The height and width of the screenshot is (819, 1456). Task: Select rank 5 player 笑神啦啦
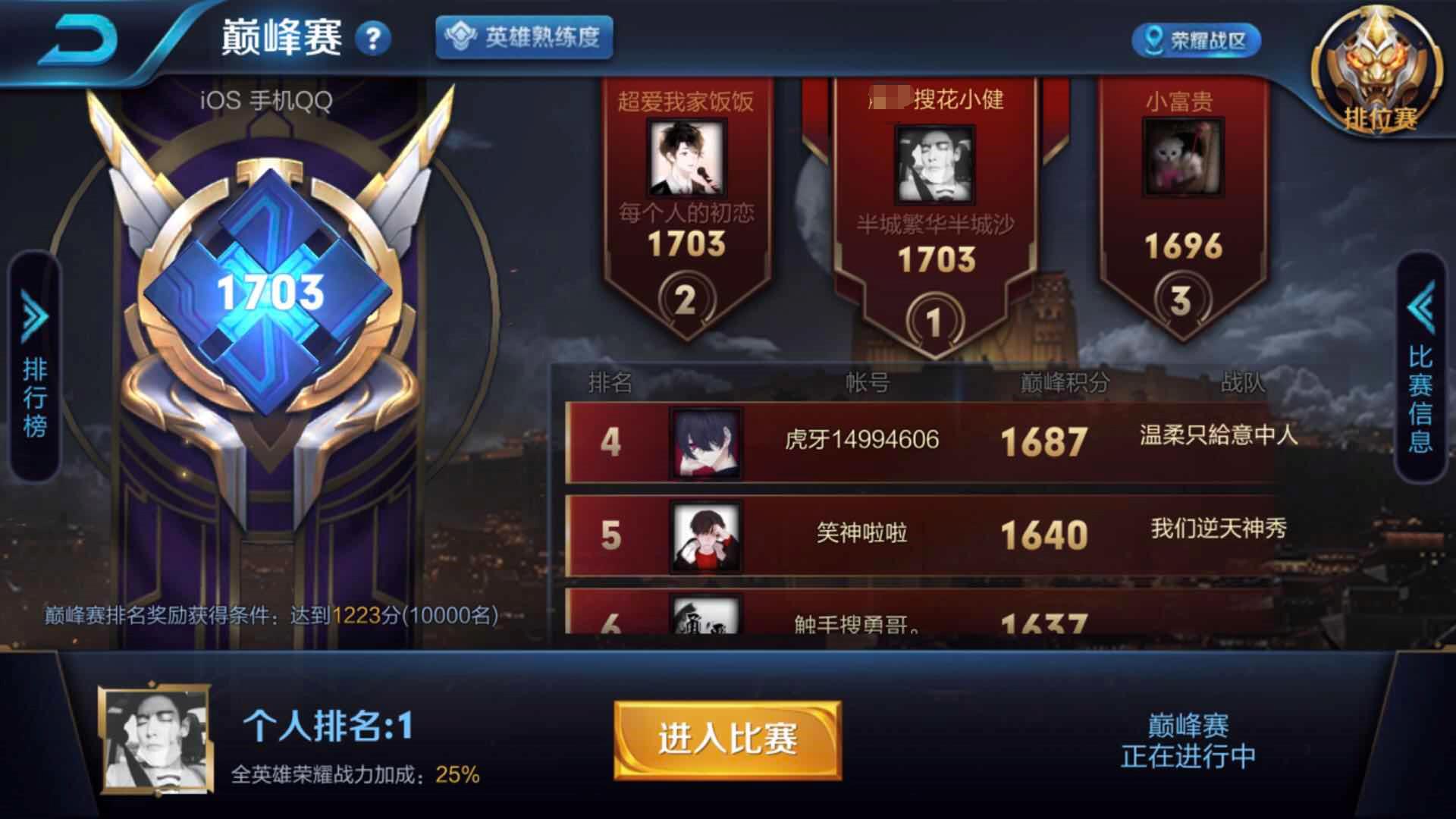(864, 535)
